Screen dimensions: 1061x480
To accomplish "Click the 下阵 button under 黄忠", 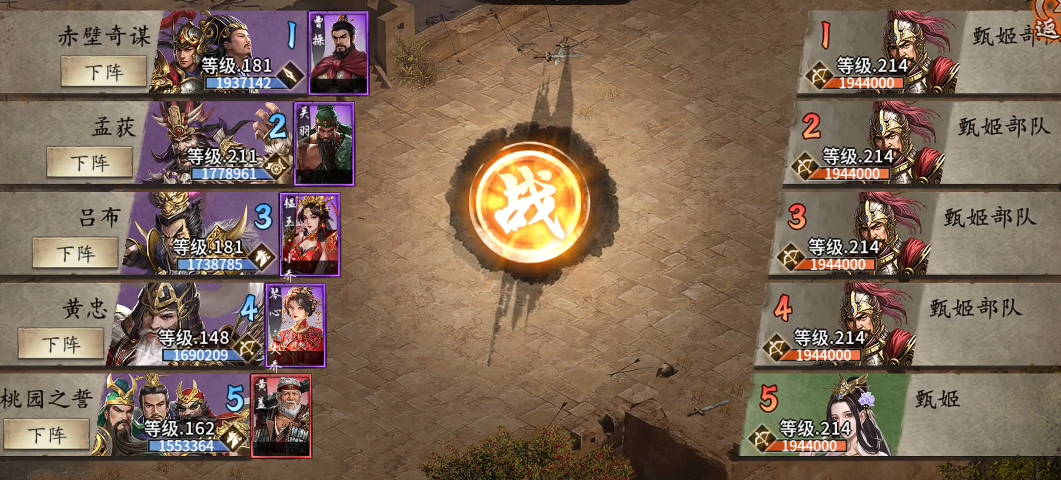I will click(x=61, y=344).
